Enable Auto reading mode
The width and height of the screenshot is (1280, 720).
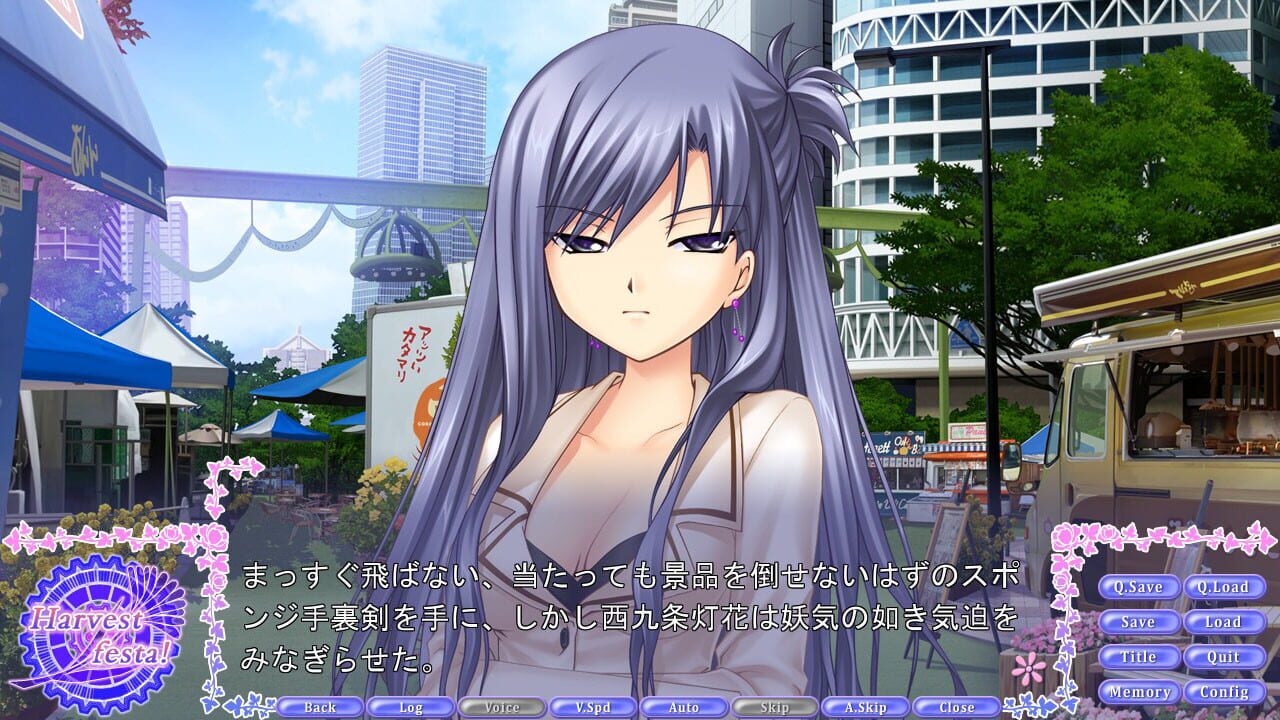pyautogui.click(x=682, y=707)
